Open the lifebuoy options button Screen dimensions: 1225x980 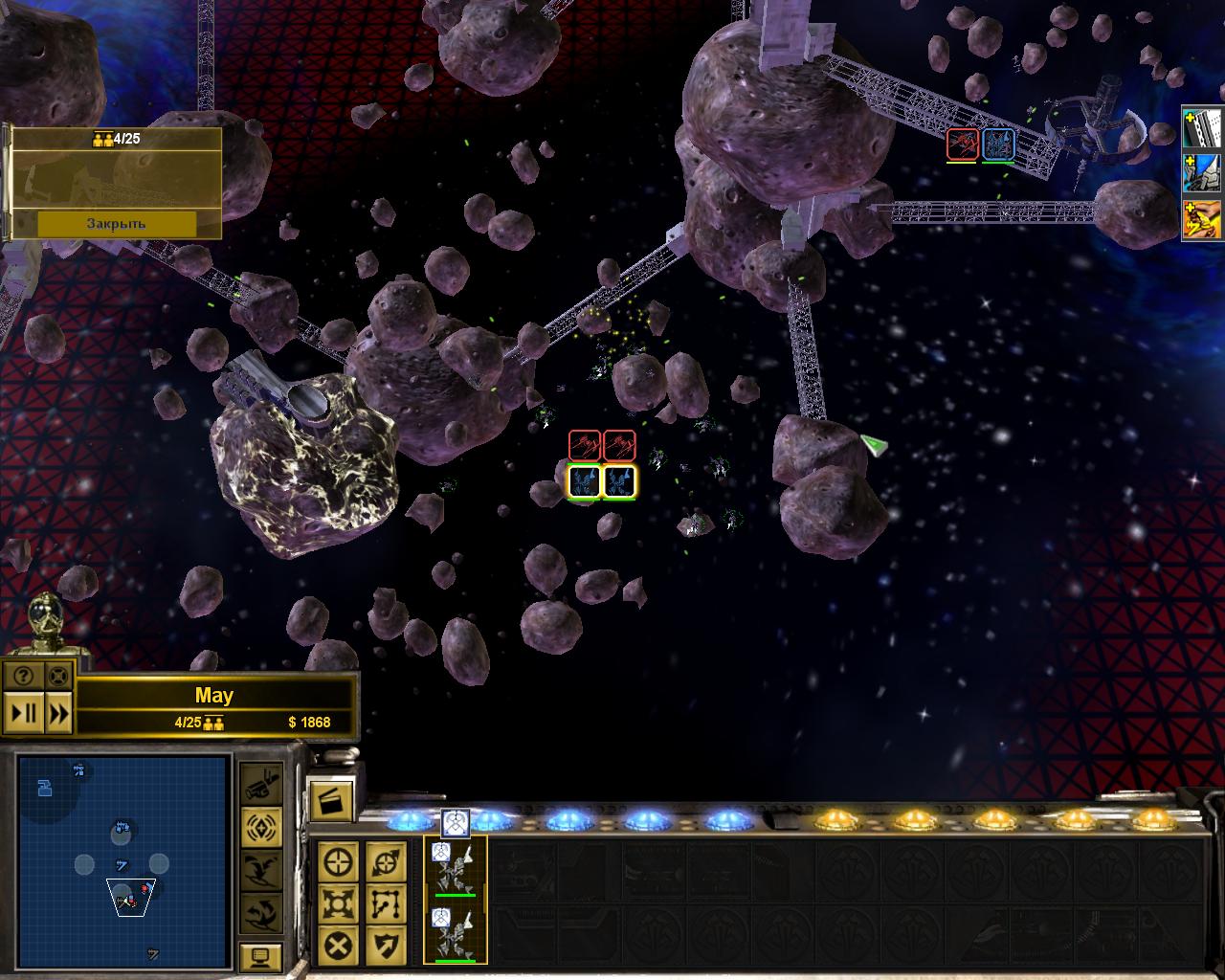[x=57, y=676]
